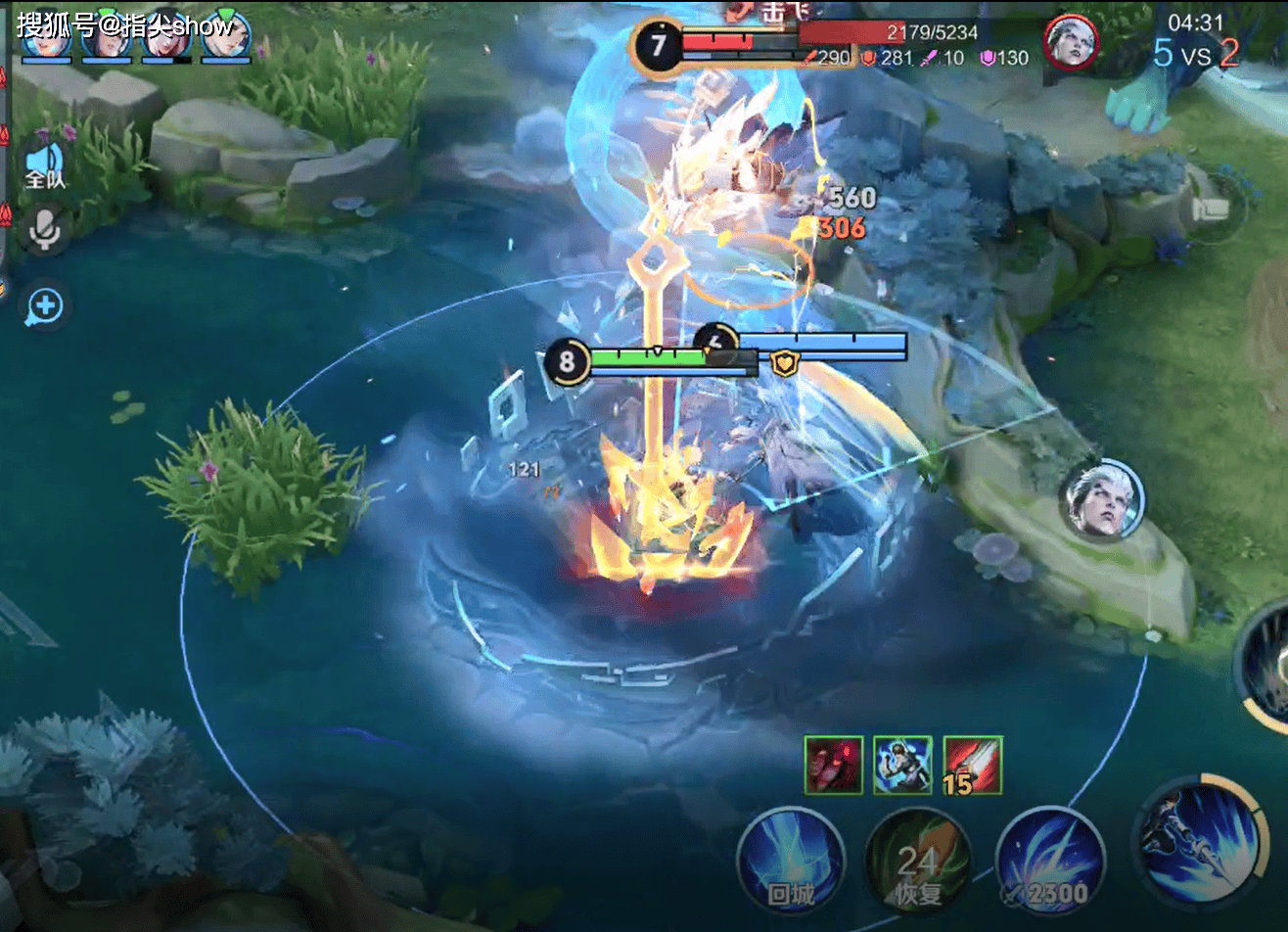Trigger the spear thrust ability button
Screen dimensions: 1288x932
tap(1194, 842)
